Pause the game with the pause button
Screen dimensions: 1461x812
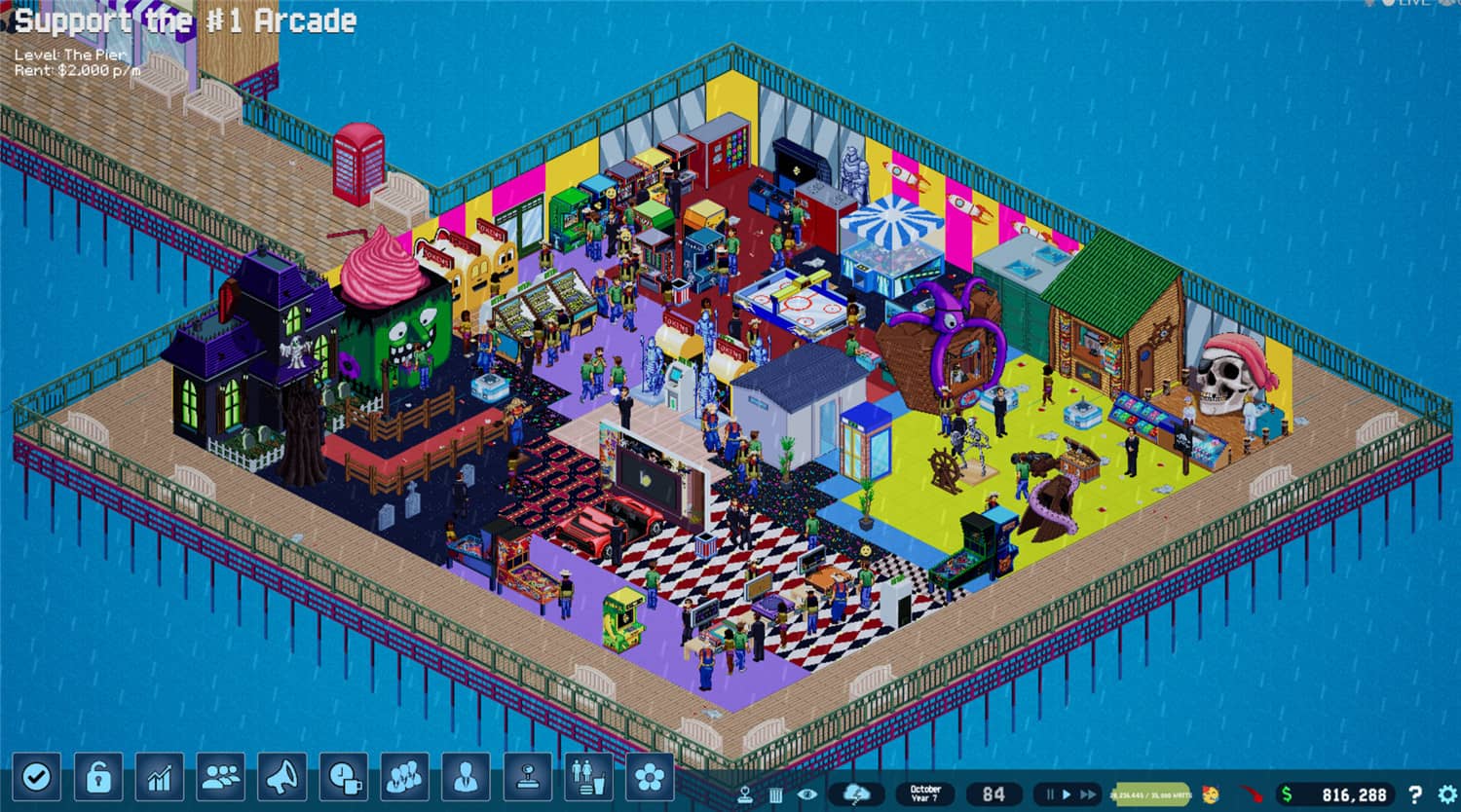[x=1051, y=794]
